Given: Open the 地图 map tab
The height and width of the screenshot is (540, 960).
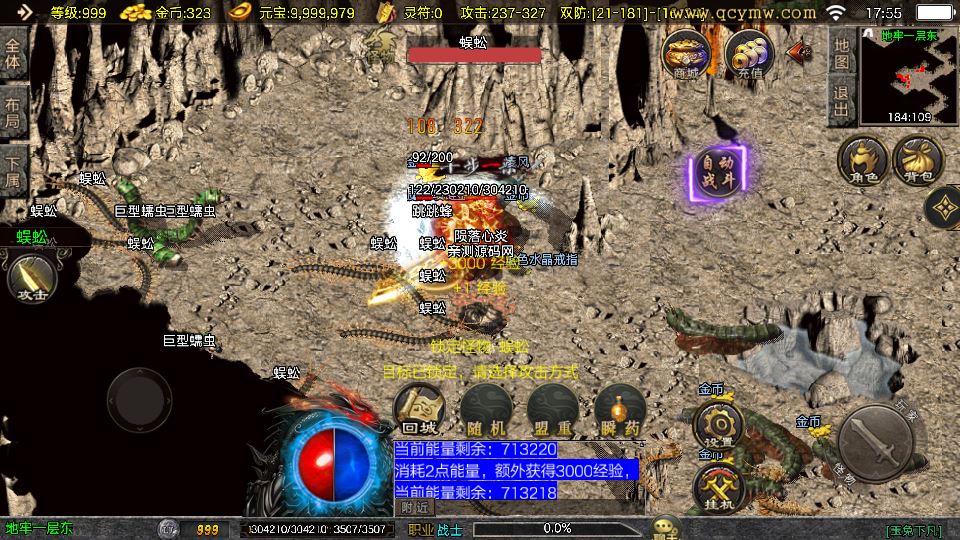Looking at the screenshot, I should tap(842, 52).
